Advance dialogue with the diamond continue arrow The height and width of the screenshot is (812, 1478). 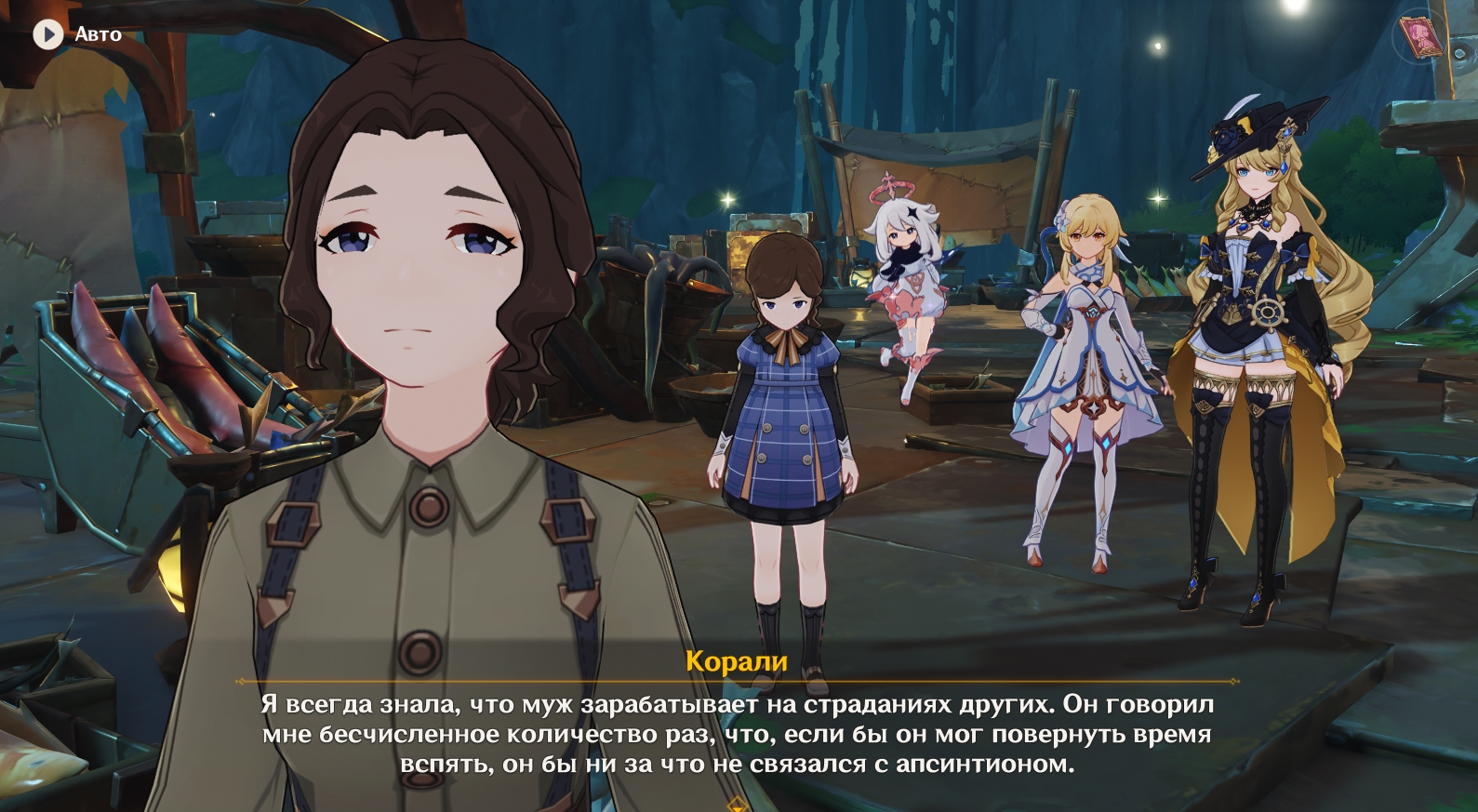coord(737,804)
